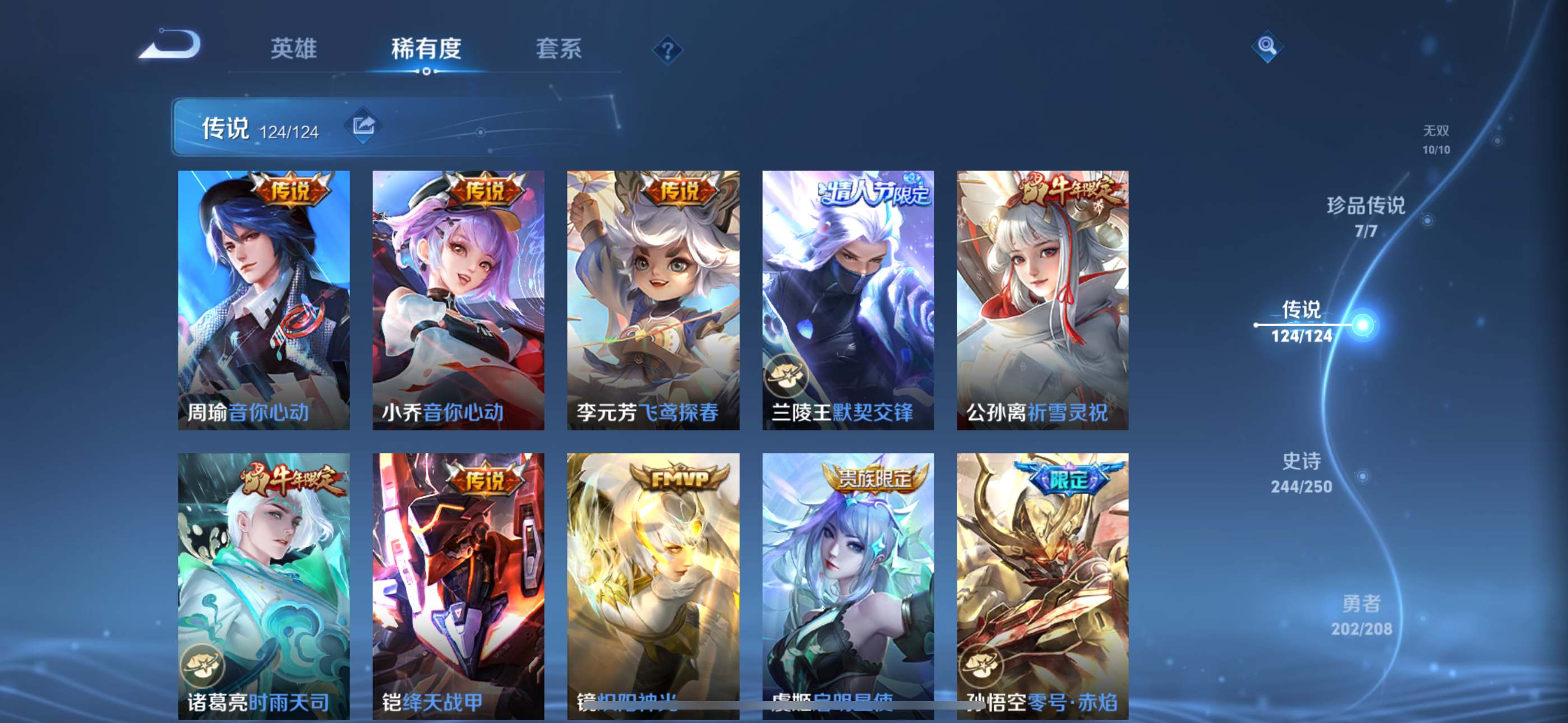View the 公孙离 祈雪灵祝 skin card
This screenshot has height=723, width=1568.
1042,300
